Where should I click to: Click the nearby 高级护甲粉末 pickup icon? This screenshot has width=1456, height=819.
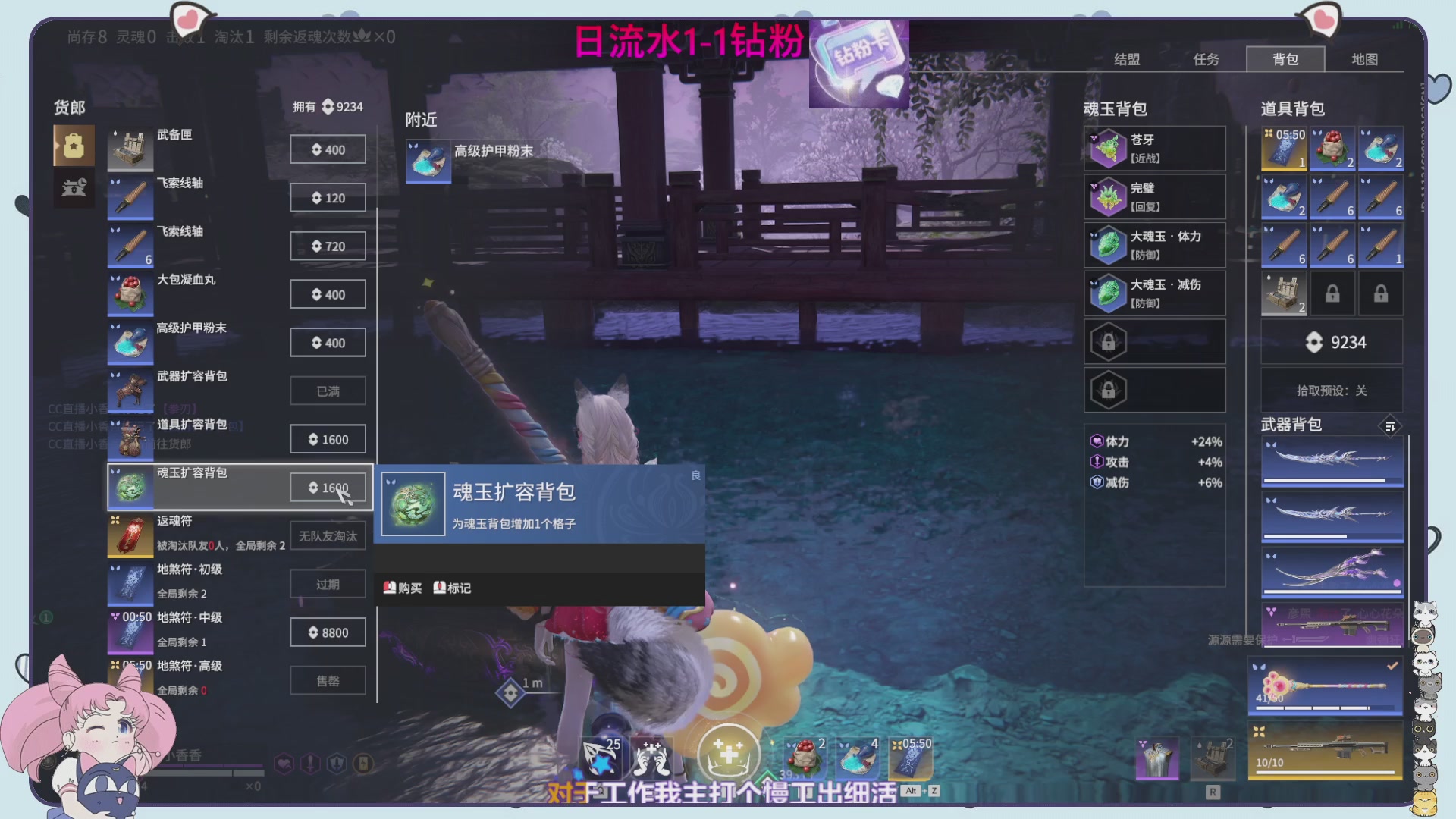[x=428, y=162]
